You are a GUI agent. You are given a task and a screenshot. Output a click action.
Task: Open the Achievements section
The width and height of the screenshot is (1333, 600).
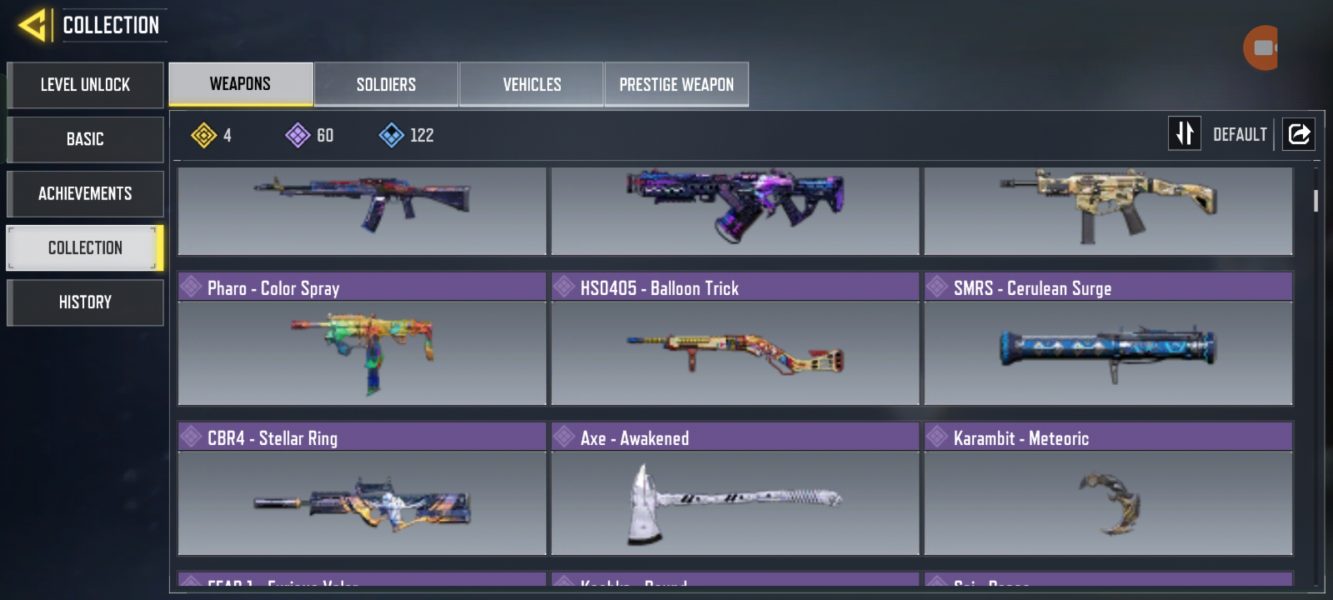pyautogui.click(x=85, y=193)
